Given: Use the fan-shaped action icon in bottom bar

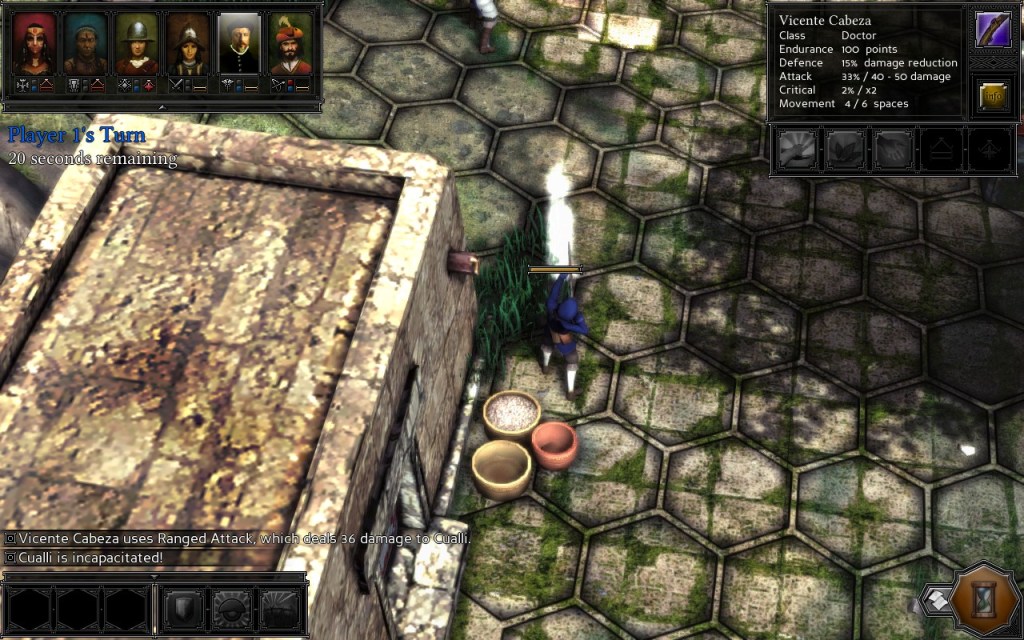Looking at the screenshot, I should pyautogui.click(x=280, y=608).
